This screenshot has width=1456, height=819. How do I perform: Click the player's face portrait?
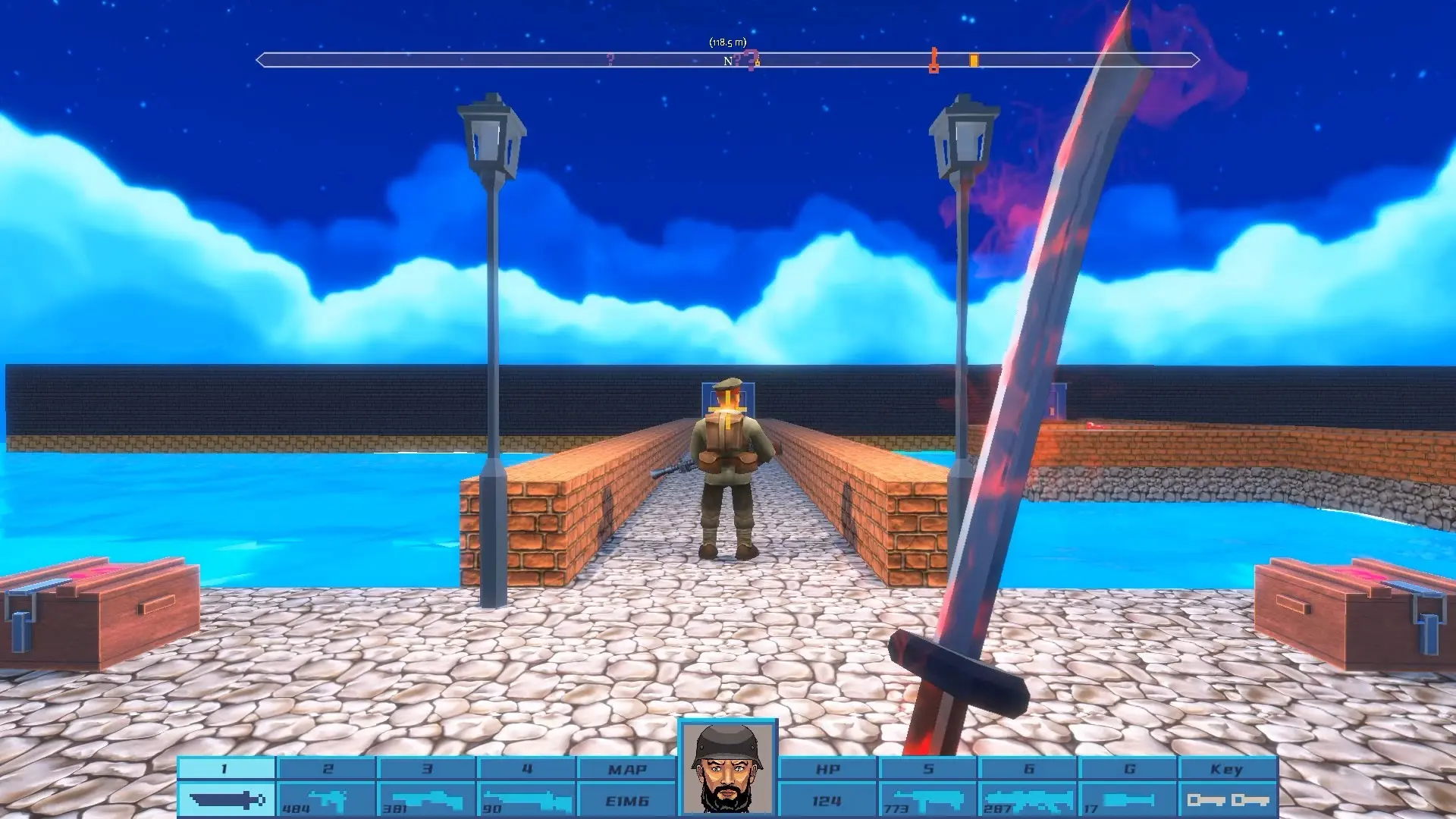coord(728,766)
